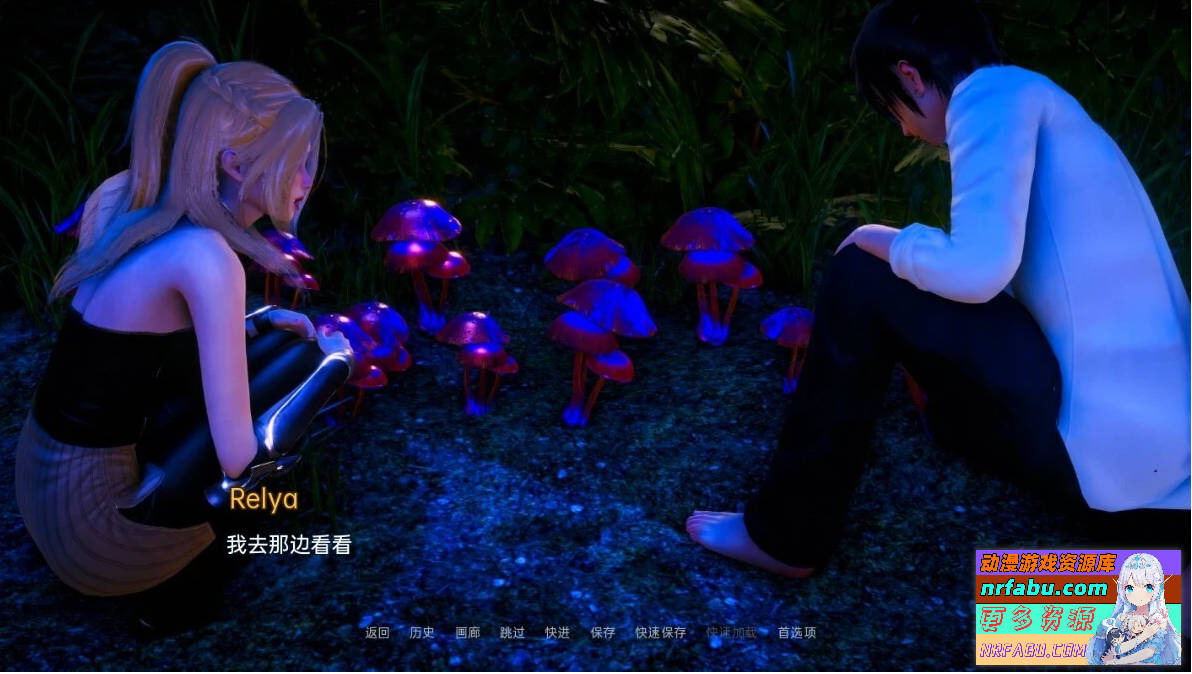Select 快速加载 (Quick Load)
This screenshot has height=674, width=1192.
[x=732, y=633]
